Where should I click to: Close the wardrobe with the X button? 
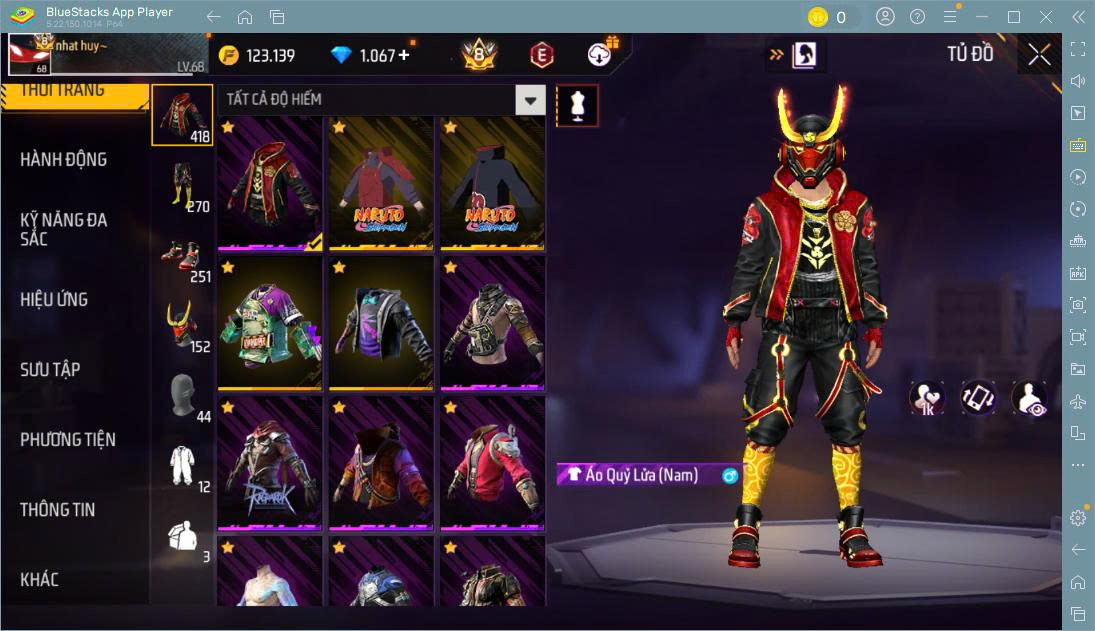point(1039,55)
